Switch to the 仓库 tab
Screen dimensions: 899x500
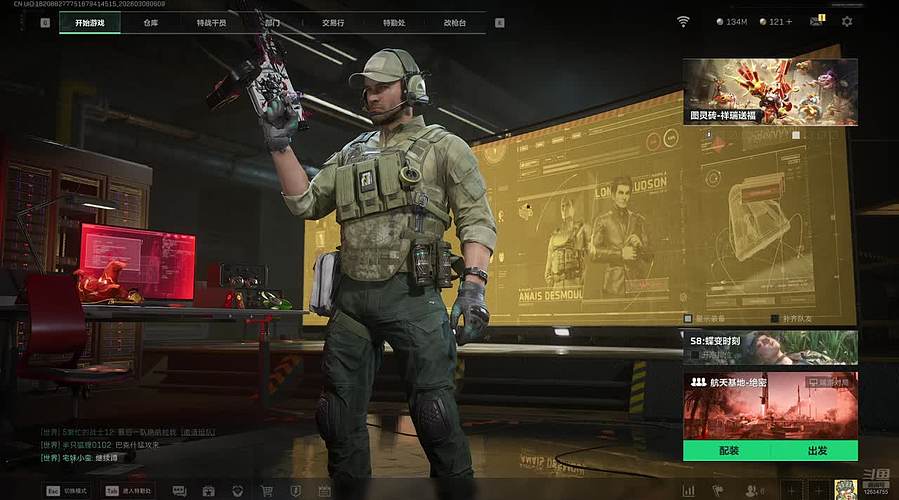tap(151, 22)
